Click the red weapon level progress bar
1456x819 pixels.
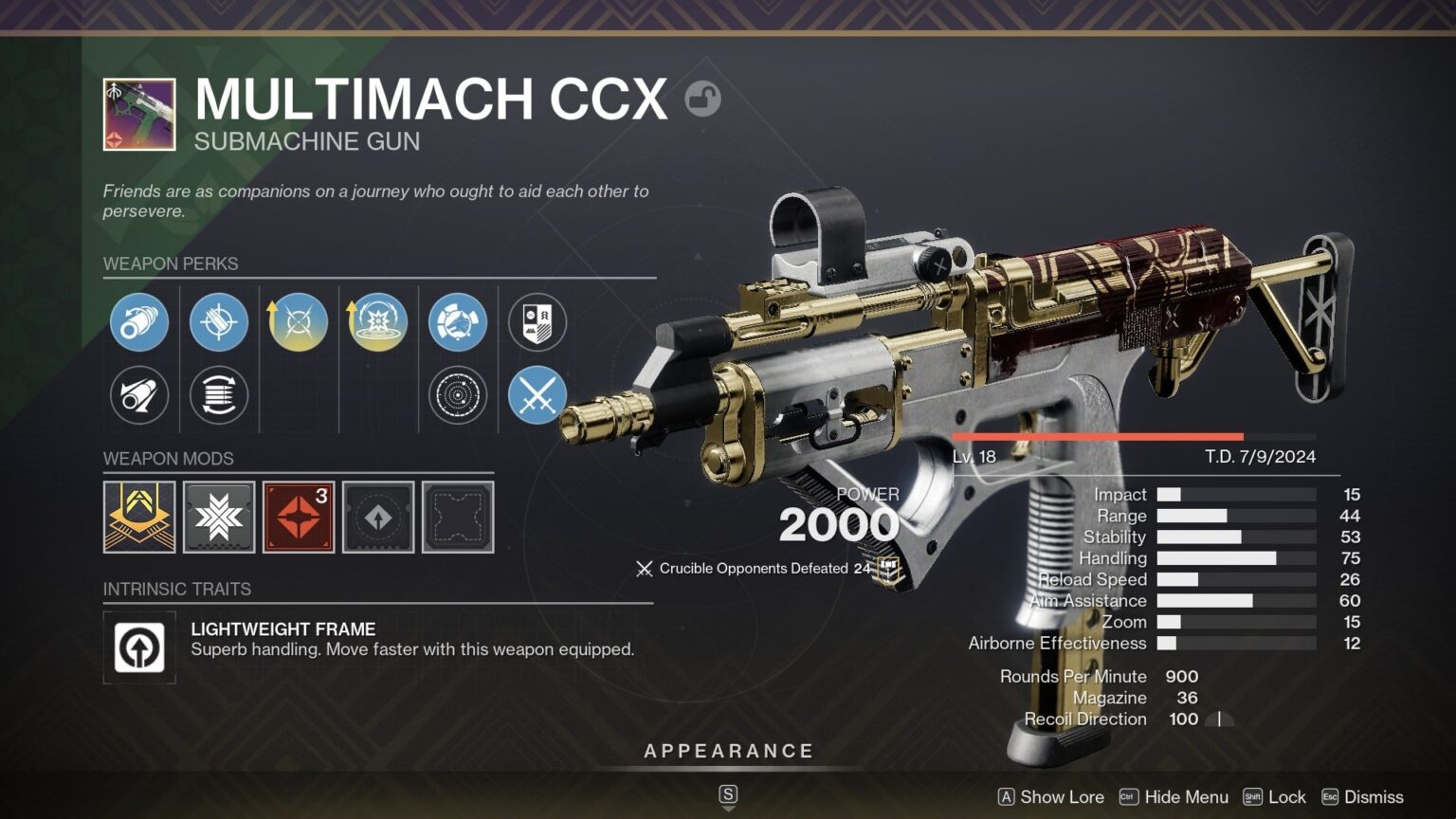pyautogui.click(x=1095, y=436)
